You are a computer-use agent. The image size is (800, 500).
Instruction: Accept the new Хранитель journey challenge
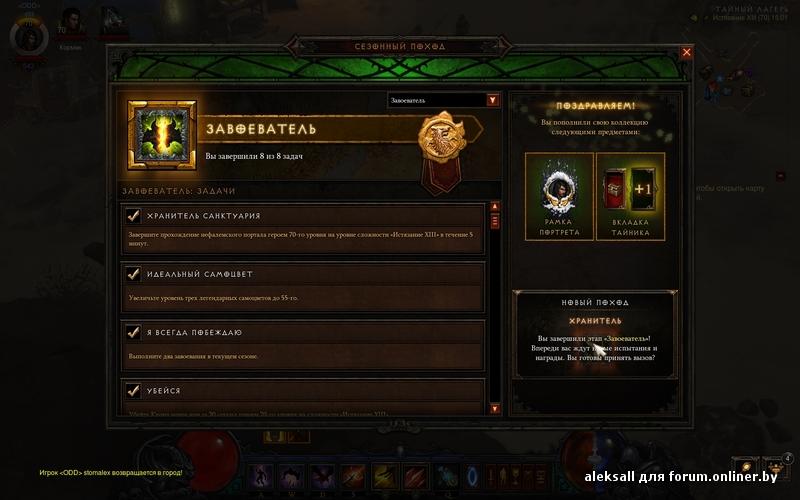click(x=595, y=334)
